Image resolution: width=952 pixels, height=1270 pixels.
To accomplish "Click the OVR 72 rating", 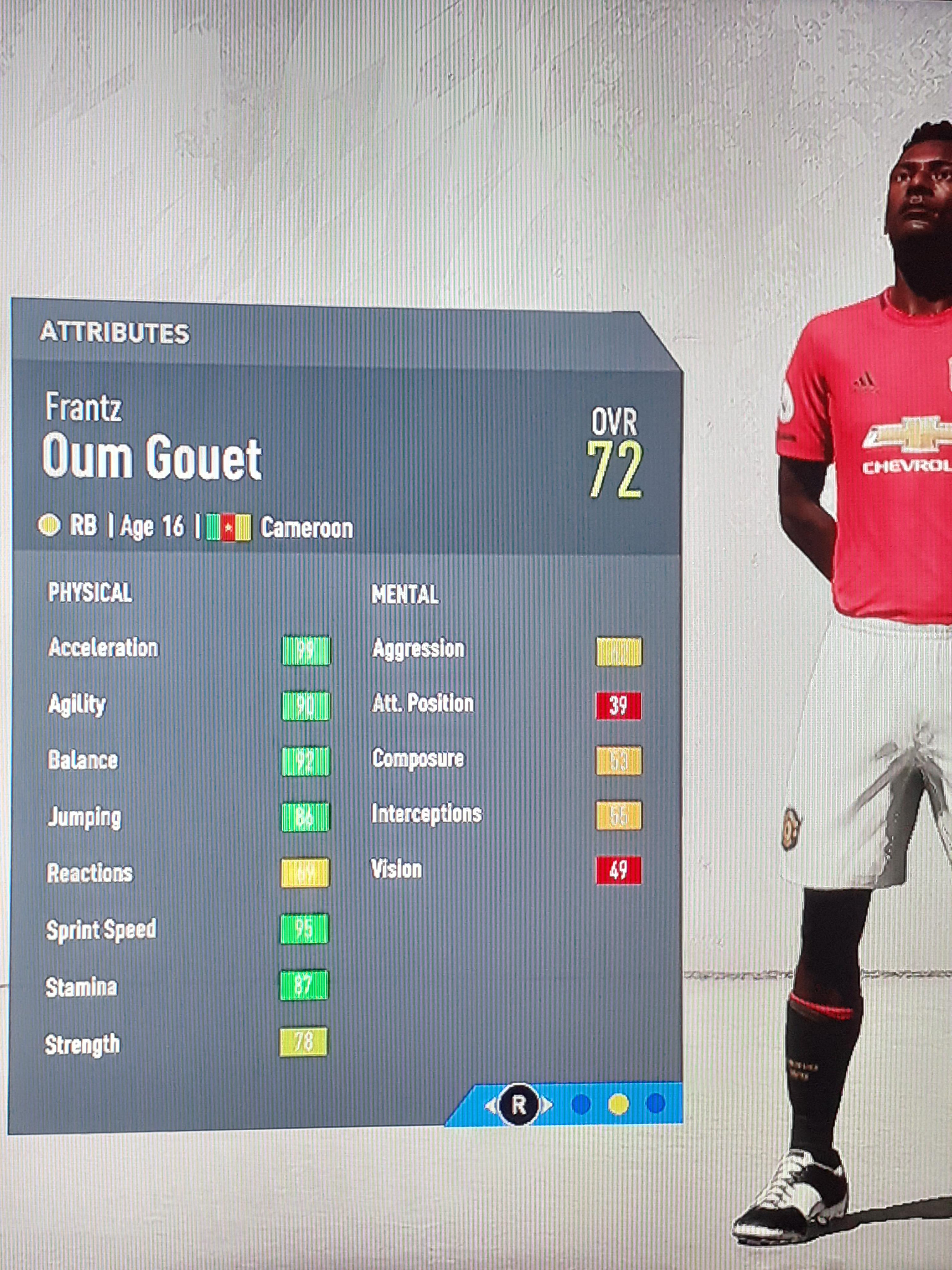I will click(x=613, y=462).
